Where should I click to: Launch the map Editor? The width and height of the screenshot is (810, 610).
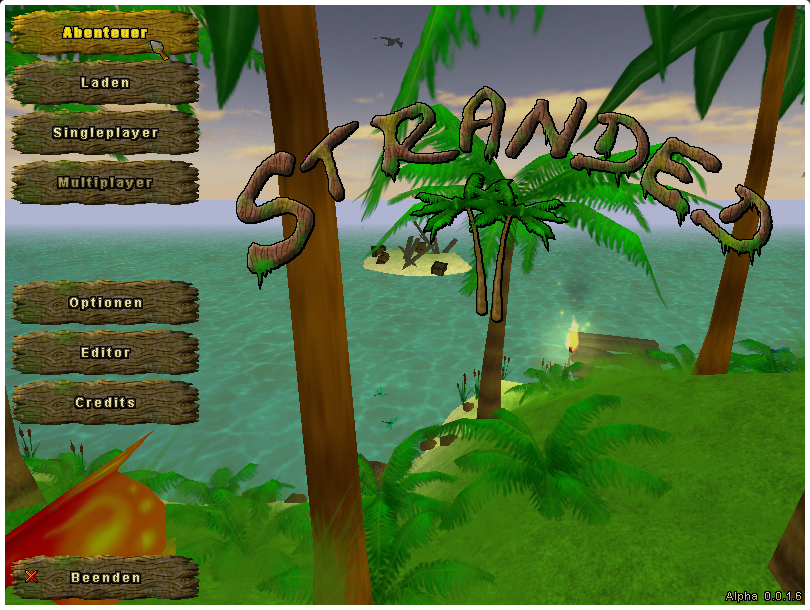[104, 353]
